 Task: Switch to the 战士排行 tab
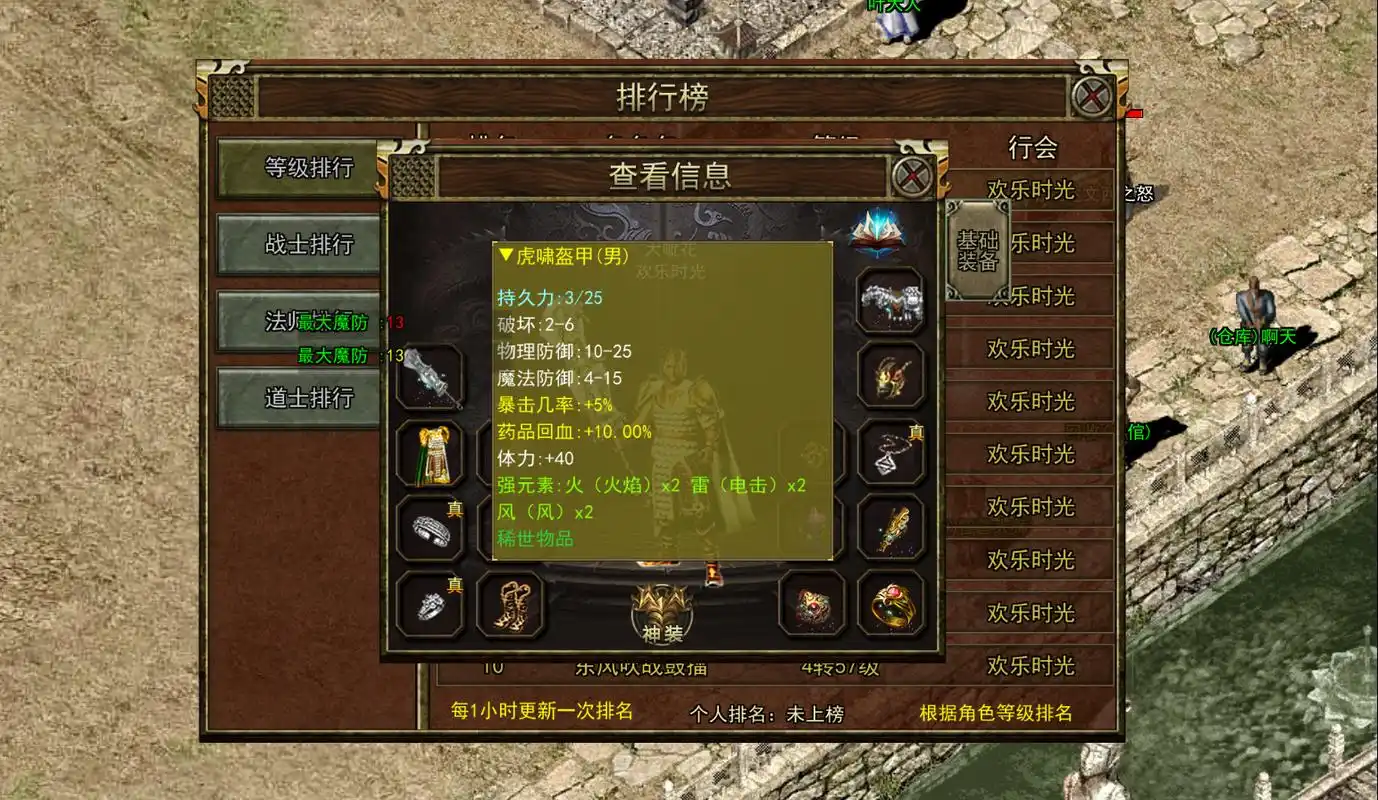click(297, 246)
